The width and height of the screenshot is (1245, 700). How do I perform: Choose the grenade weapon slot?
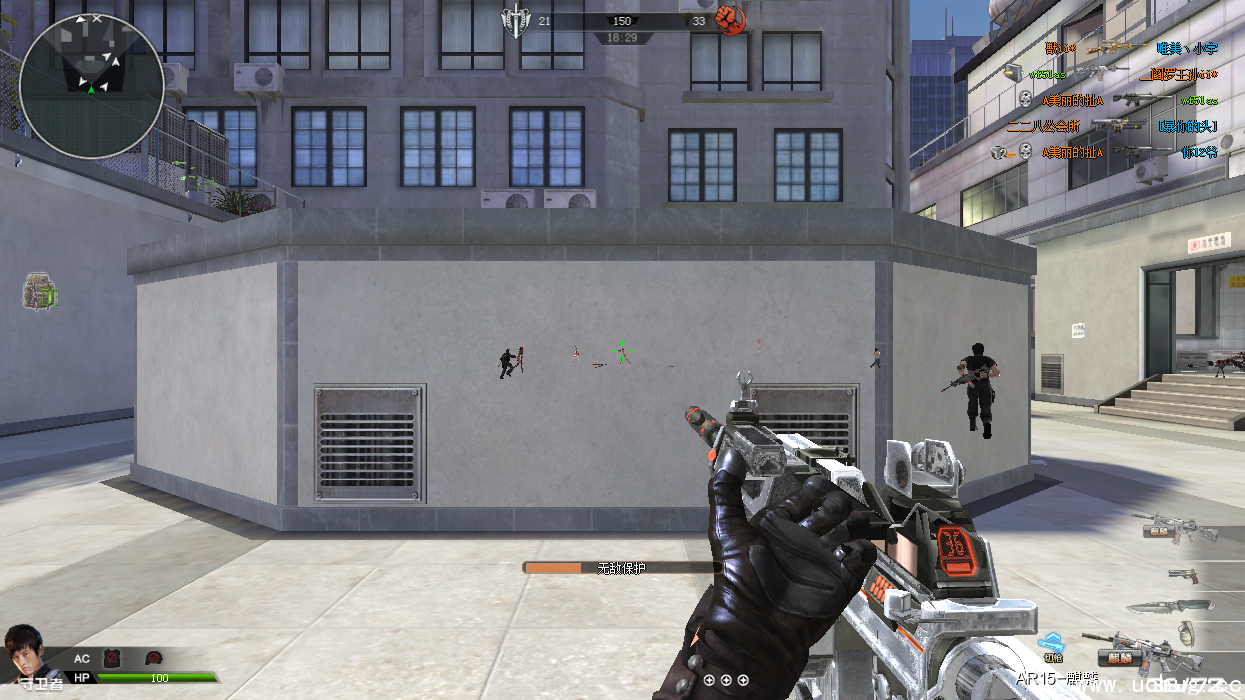pos(1188,632)
